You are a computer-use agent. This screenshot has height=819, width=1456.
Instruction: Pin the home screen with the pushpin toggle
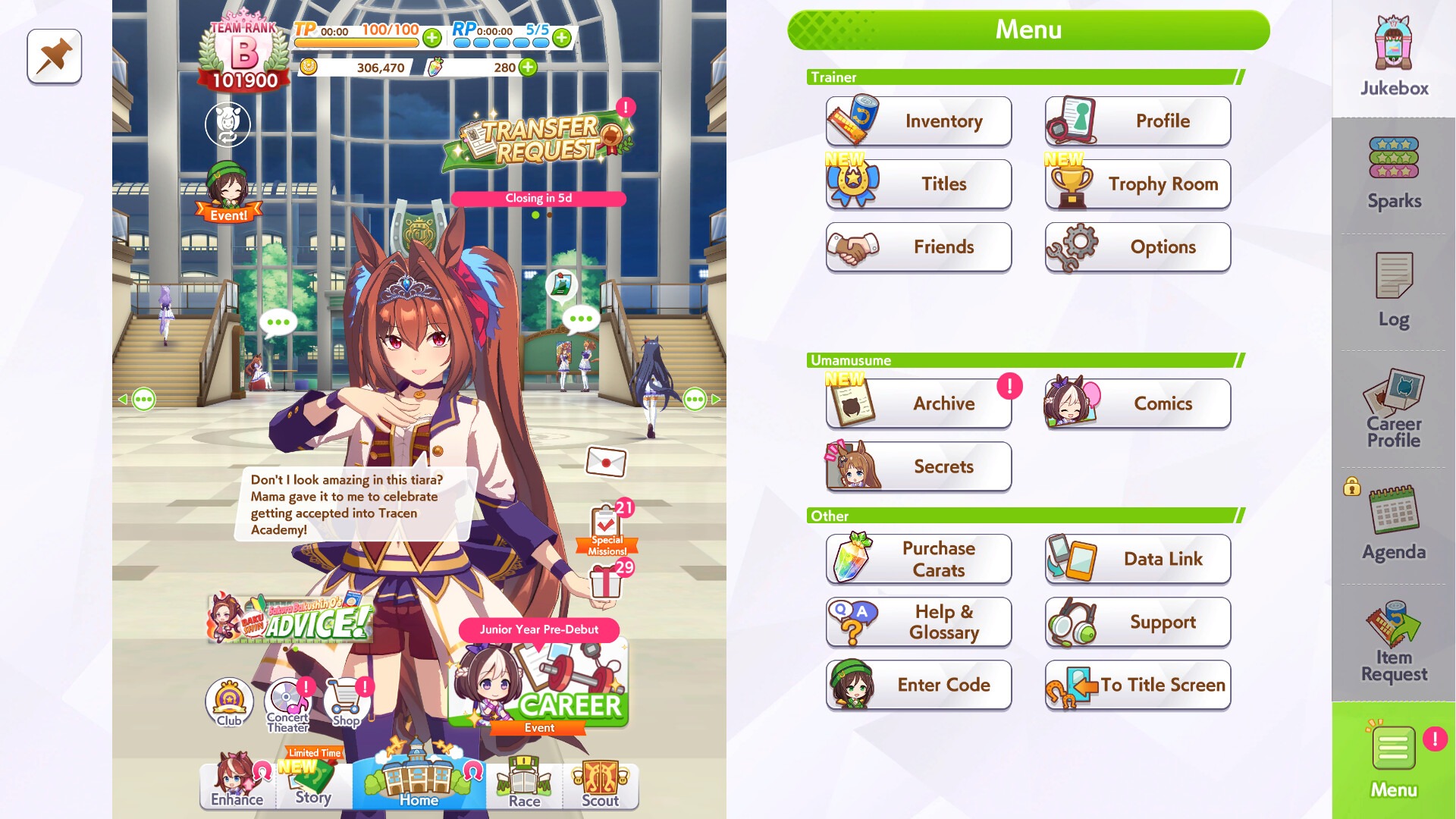click(x=53, y=57)
